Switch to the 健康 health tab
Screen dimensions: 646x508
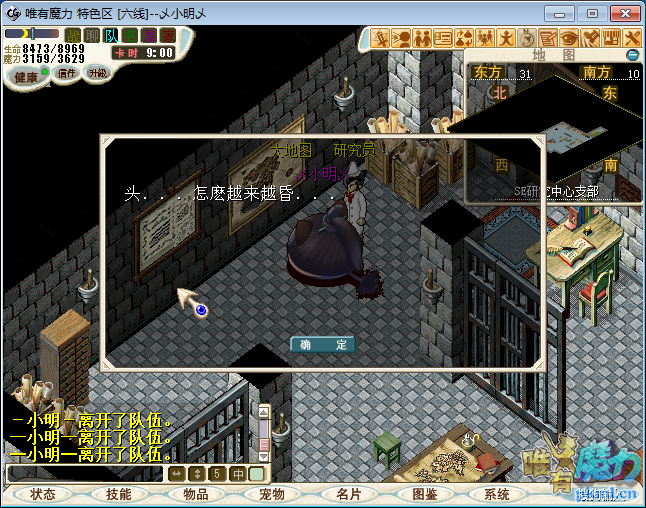click(26, 77)
